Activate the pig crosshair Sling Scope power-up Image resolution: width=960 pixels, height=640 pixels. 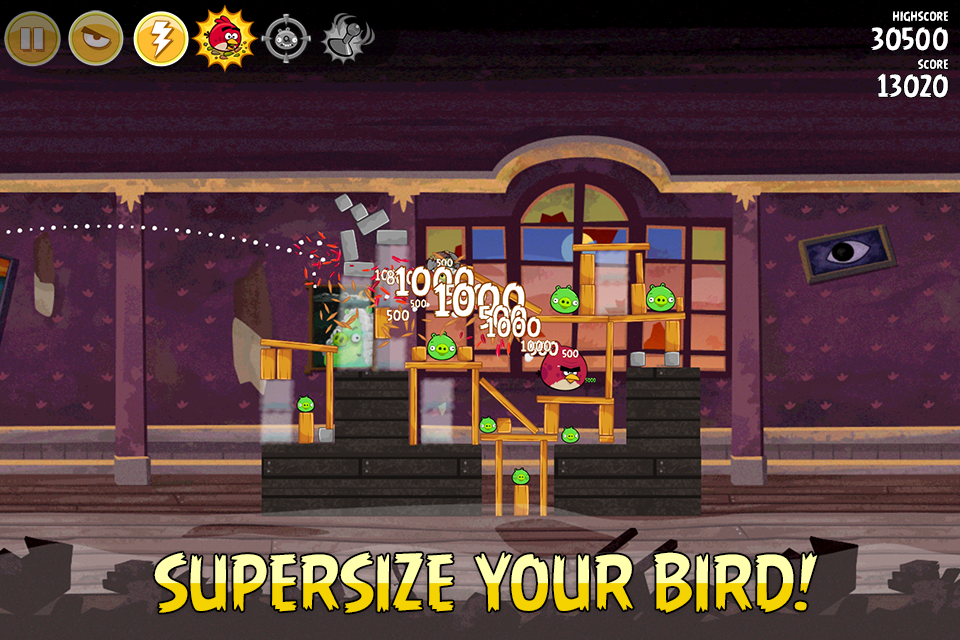pyautogui.click(x=284, y=38)
